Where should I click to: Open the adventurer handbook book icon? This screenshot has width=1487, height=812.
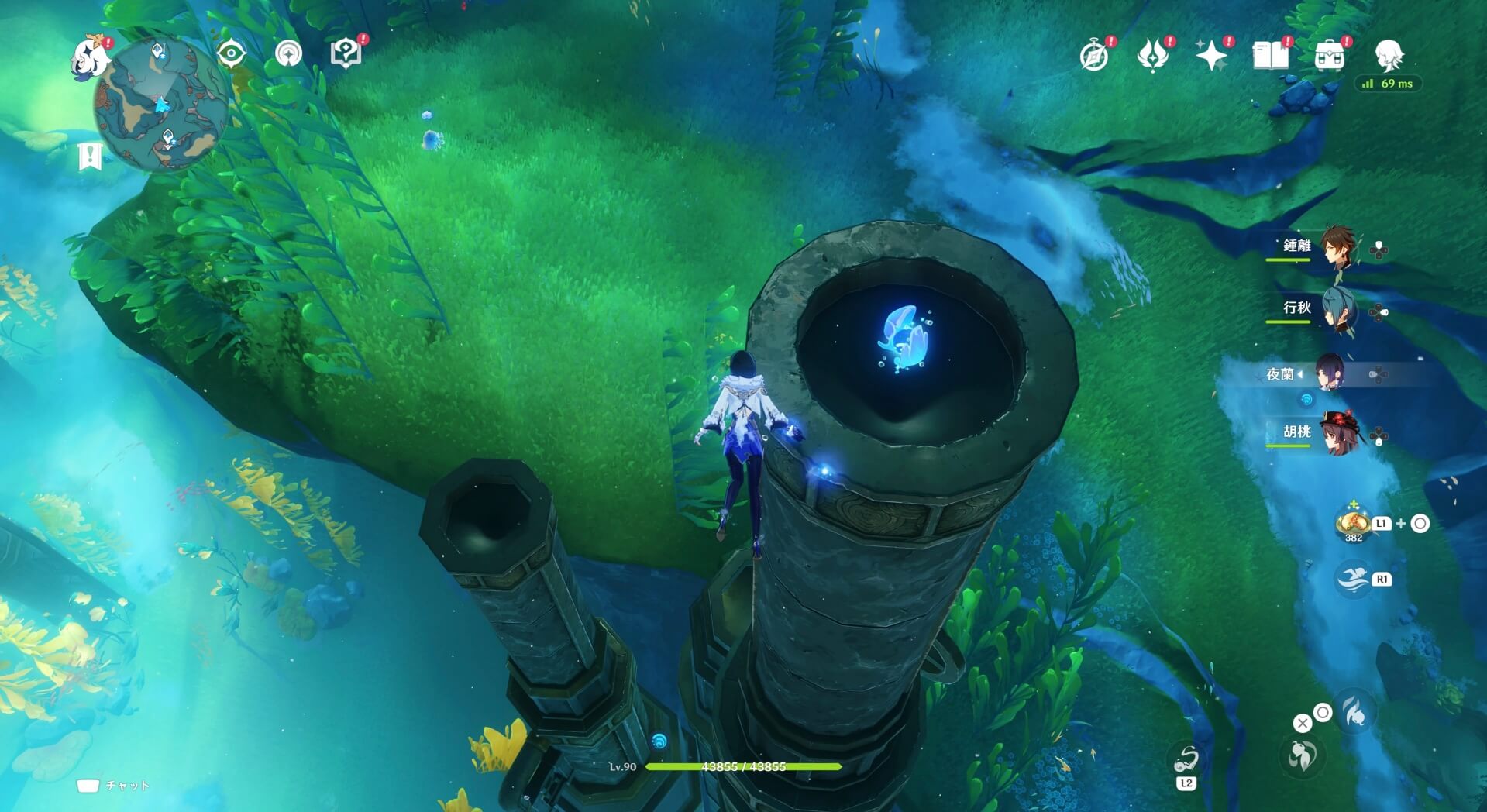click(1270, 55)
